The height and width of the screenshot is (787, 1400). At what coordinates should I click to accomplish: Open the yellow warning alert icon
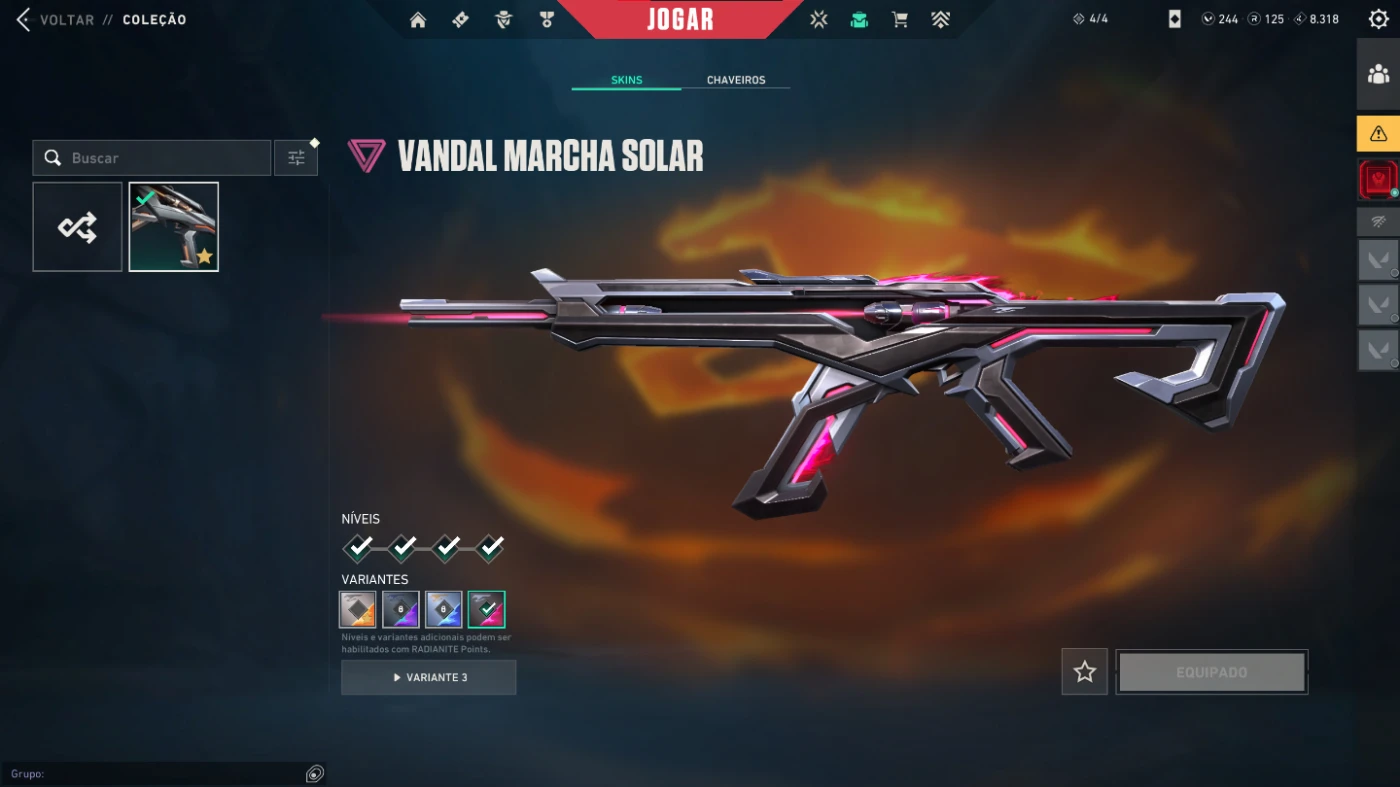[x=1378, y=133]
